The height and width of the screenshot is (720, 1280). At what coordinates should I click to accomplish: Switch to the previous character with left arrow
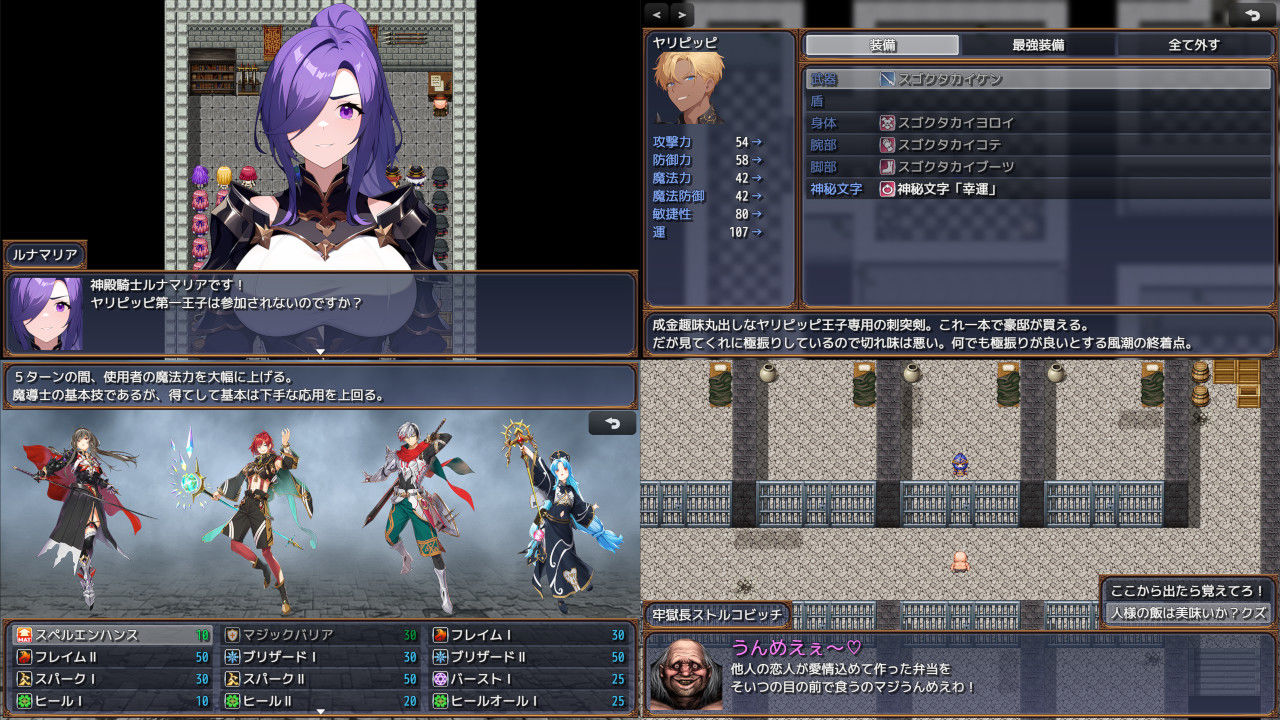click(x=657, y=14)
